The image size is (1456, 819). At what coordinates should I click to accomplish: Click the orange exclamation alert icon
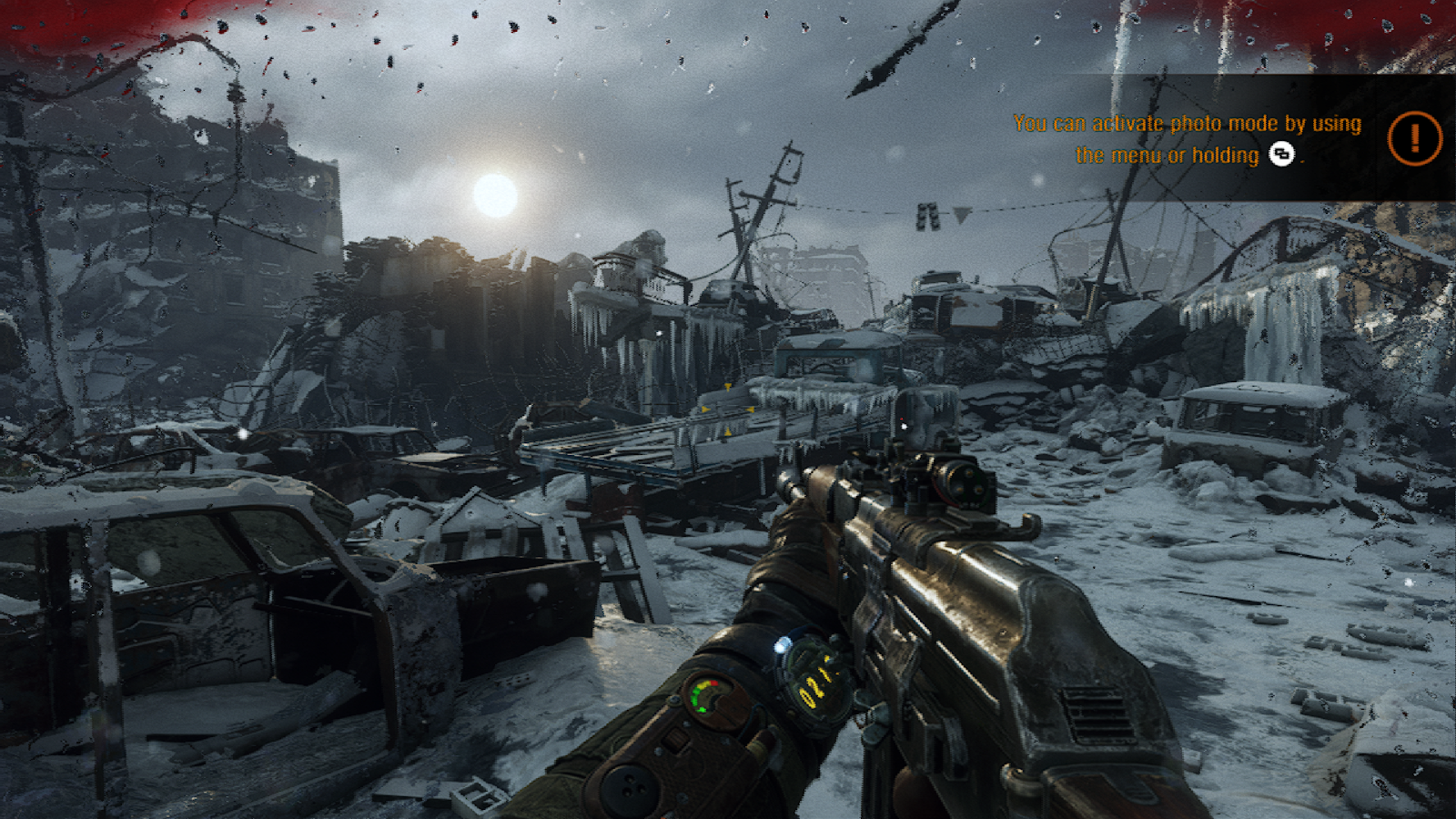pos(1414,138)
